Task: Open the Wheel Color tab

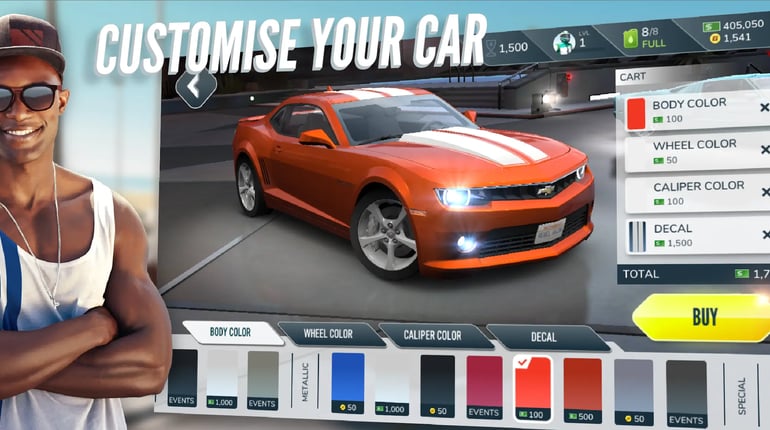Action: [x=329, y=334]
